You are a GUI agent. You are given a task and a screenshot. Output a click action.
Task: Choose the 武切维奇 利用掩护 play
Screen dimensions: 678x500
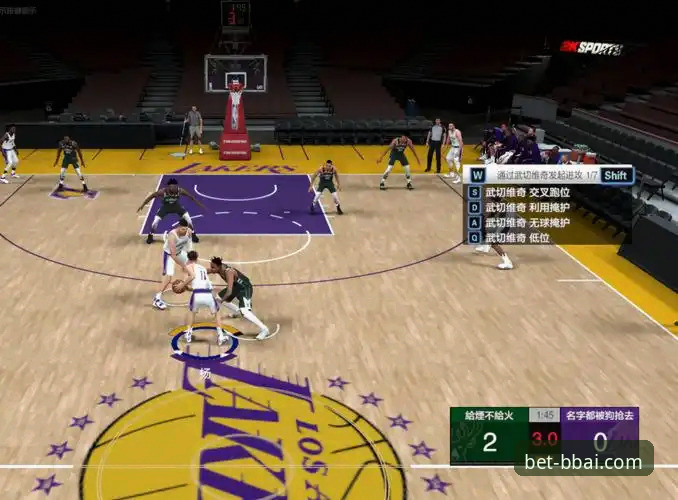[528, 207]
